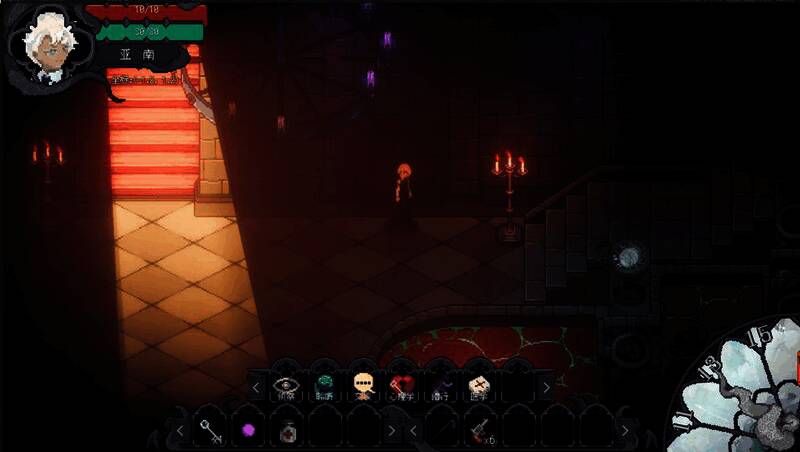
Task: Select the dice-shaped 医学 skill
Action: tap(479, 385)
